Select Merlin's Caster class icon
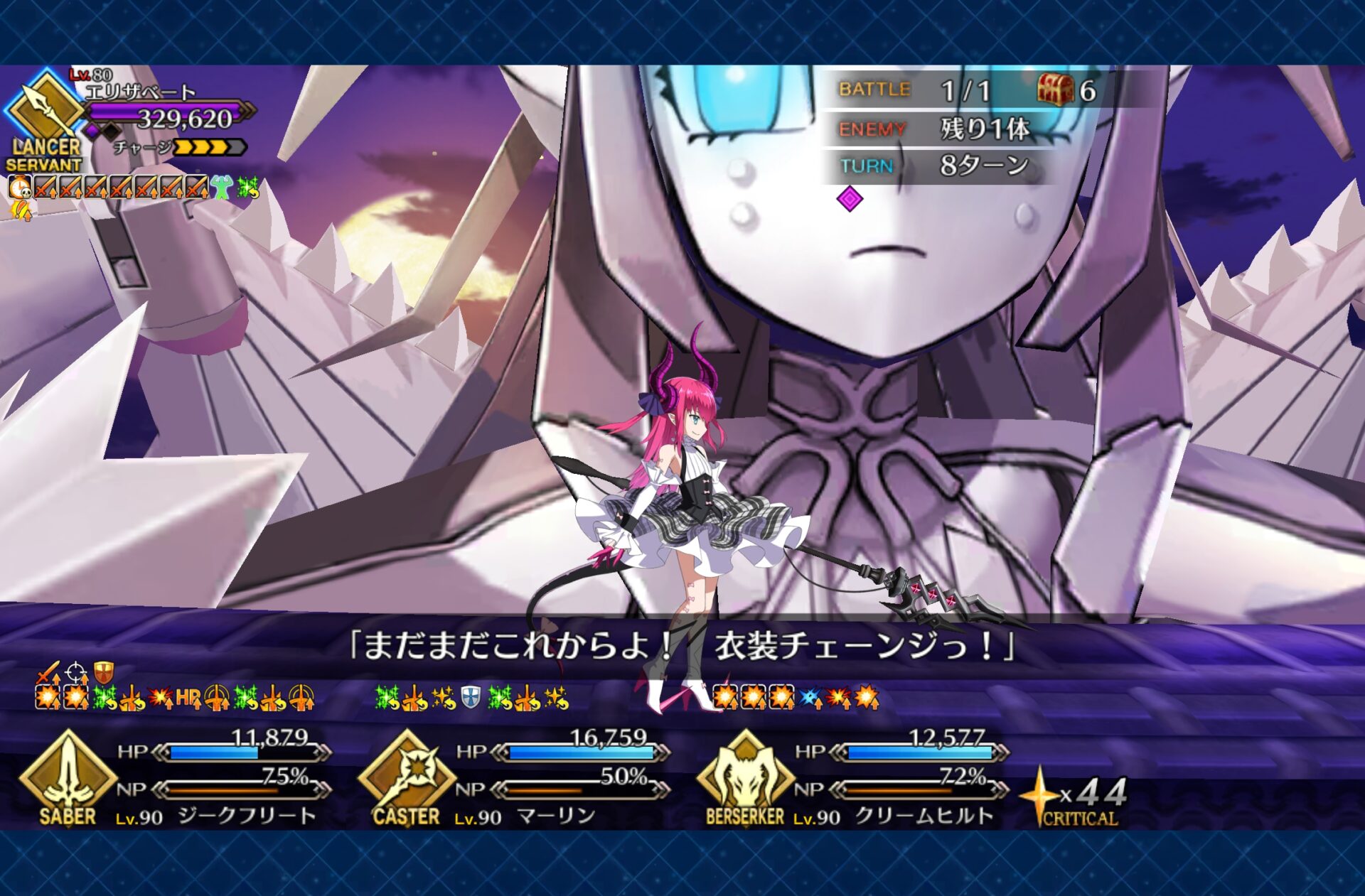This screenshot has height=896, width=1365. 407,777
